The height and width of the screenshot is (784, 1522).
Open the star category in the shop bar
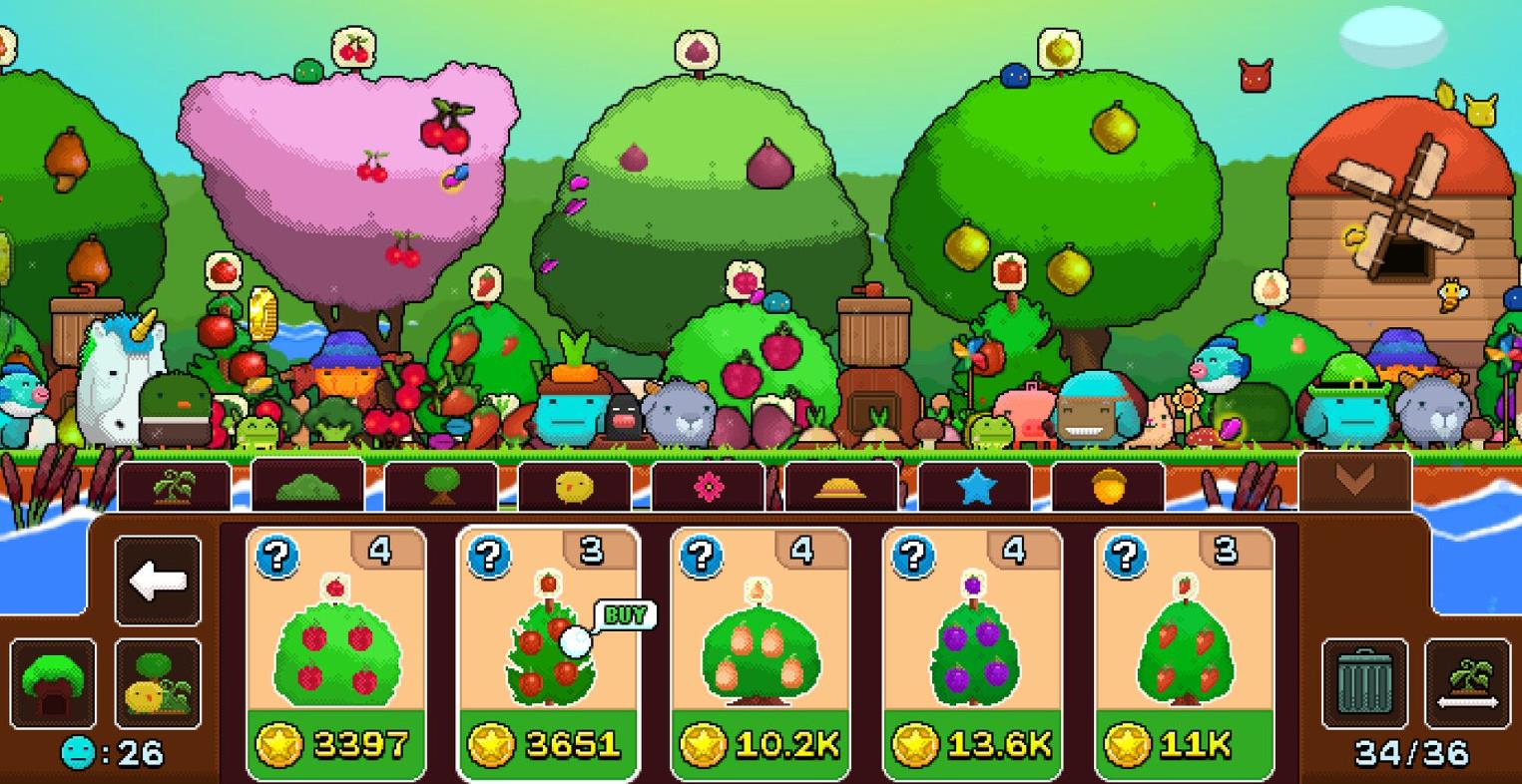click(x=974, y=483)
